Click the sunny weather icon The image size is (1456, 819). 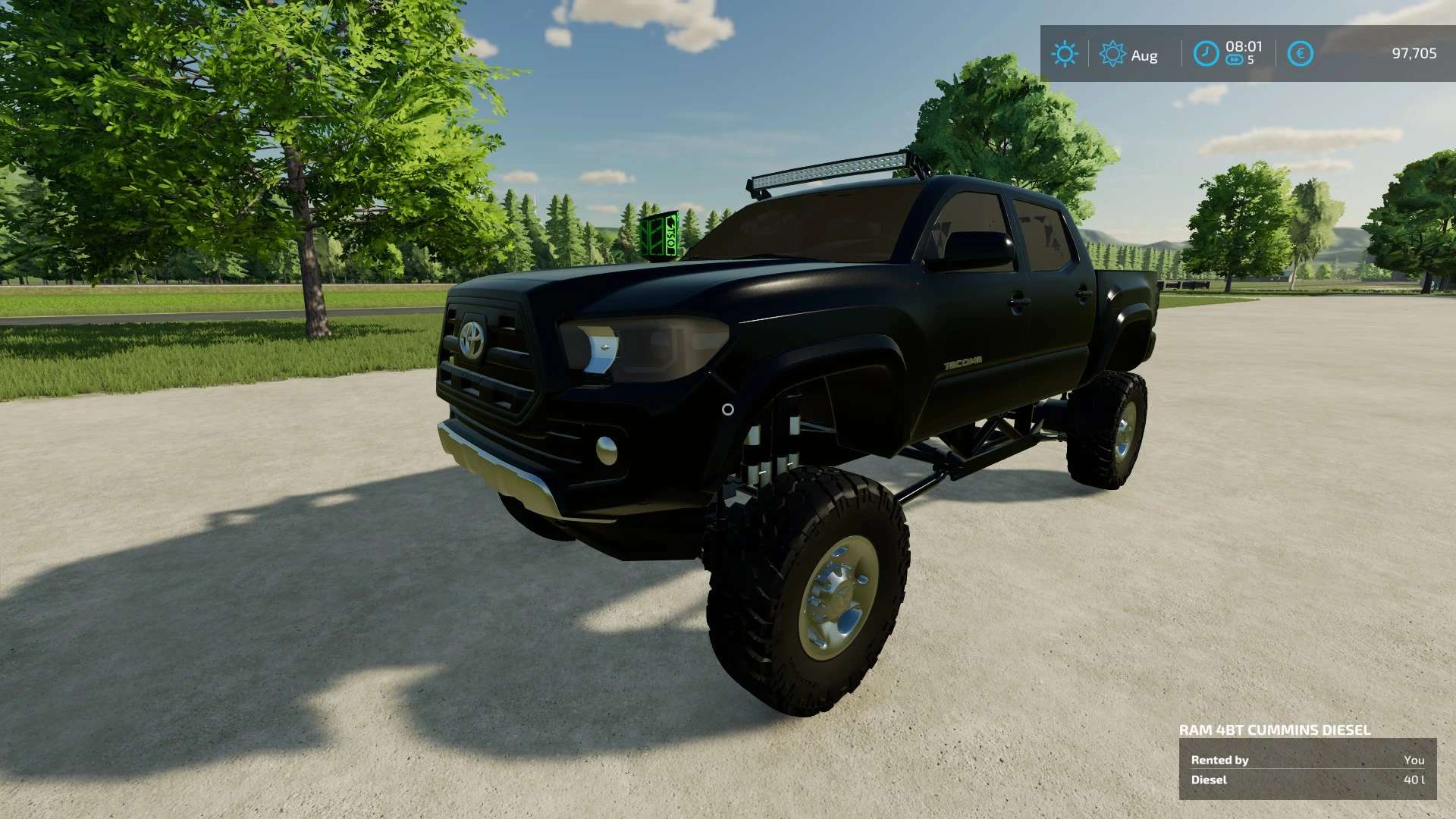coord(1064,54)
